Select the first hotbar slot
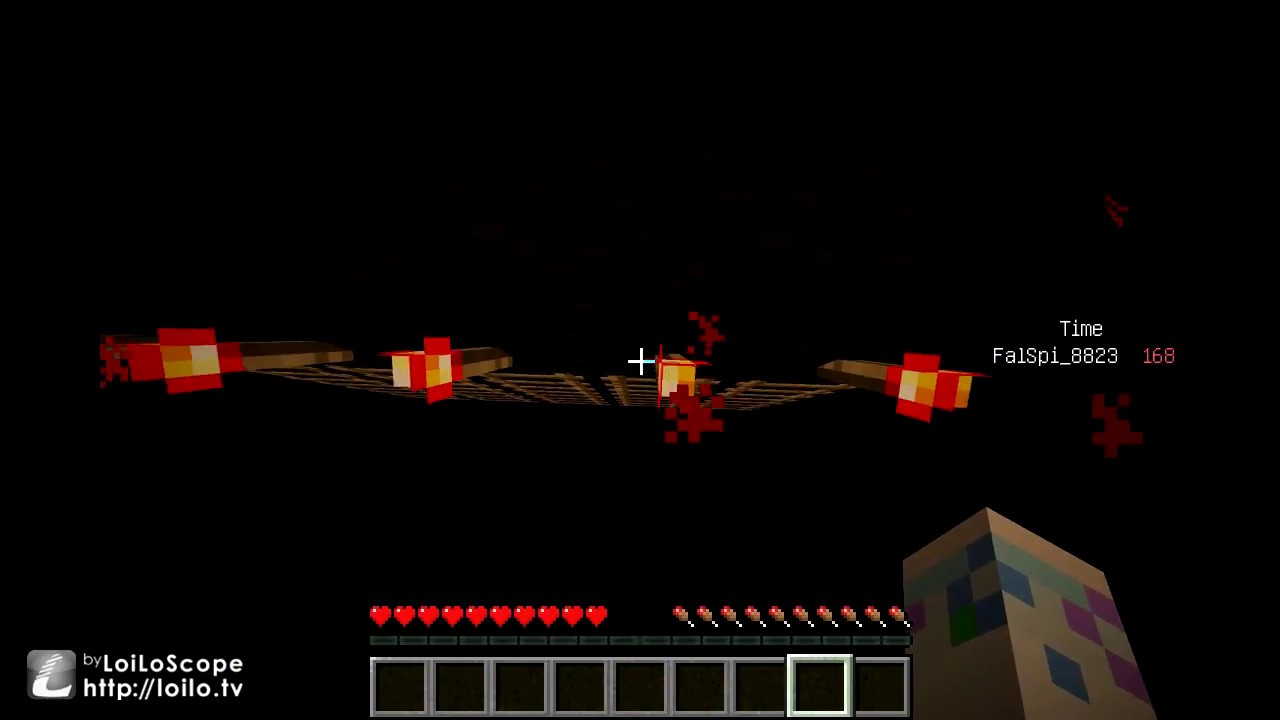Screen dimensions: 1280x720 (x=400, y=684)
